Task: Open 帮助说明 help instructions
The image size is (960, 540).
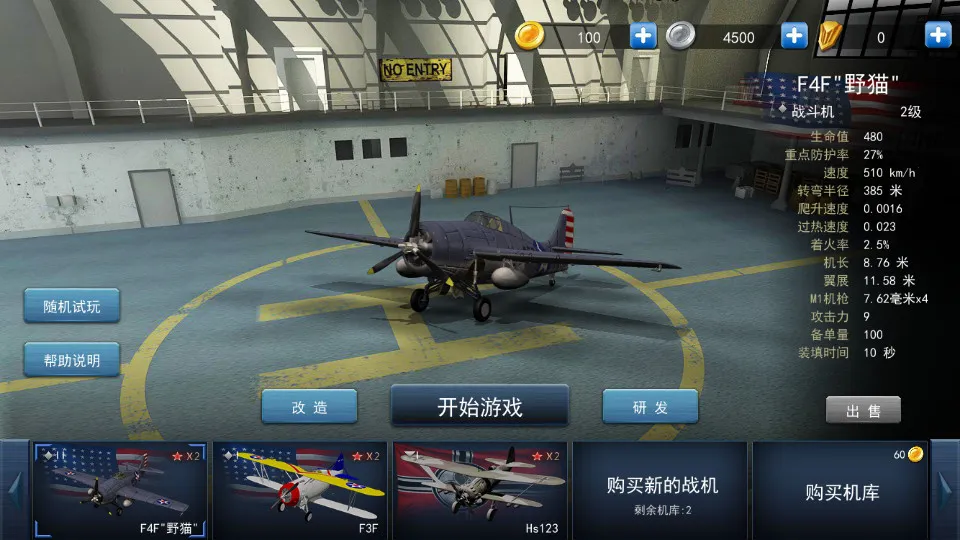Action: 72,360
